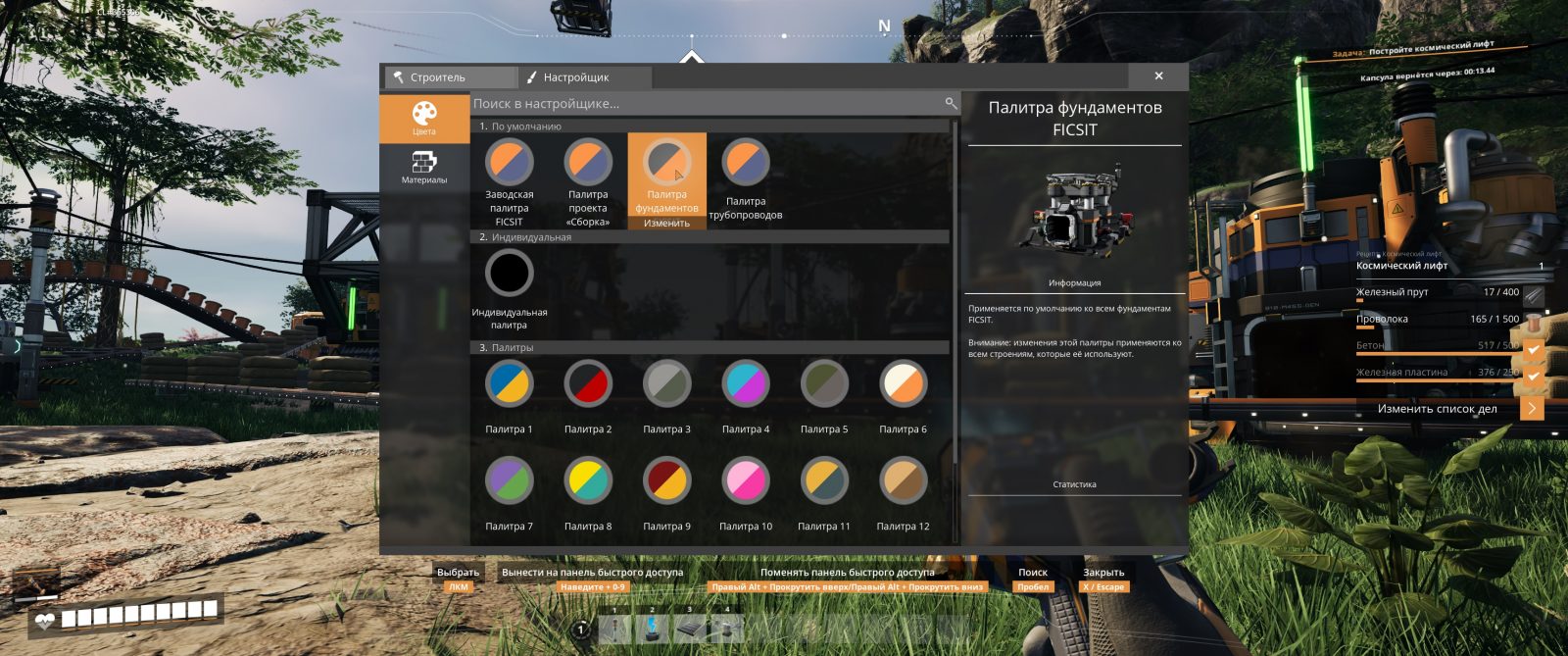This screenshot has width=1568, height=656.
Task: Select the black Индивидуальная палитра swatch
Action: pos(510,273)
